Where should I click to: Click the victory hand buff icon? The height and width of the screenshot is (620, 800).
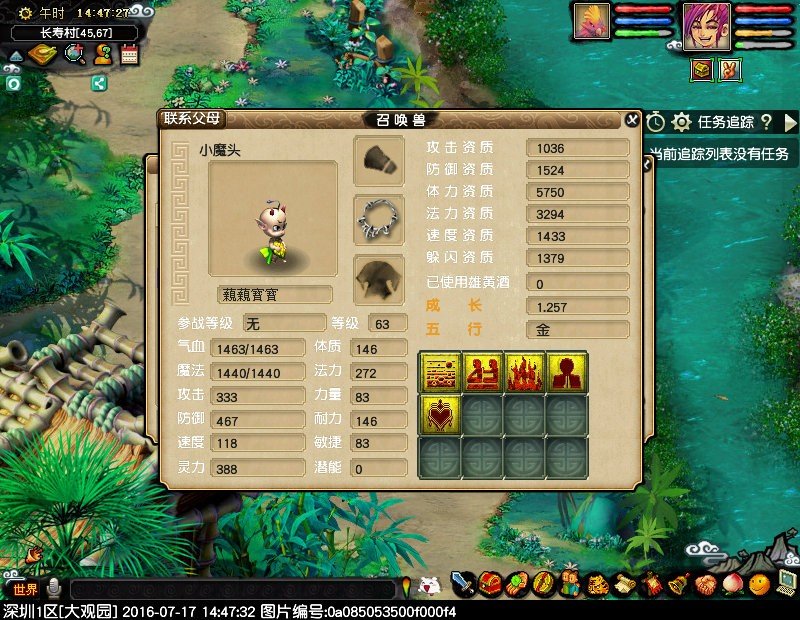tap(730, 70)
